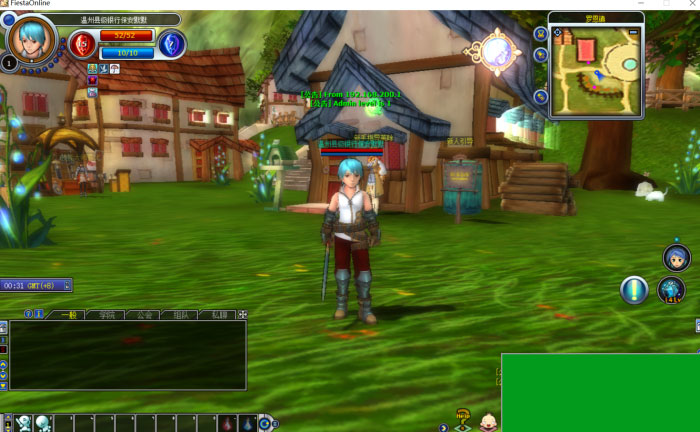Select the red potion hotbar slot
This screenshot has width=700, height=432.
(x=228, y=423)
